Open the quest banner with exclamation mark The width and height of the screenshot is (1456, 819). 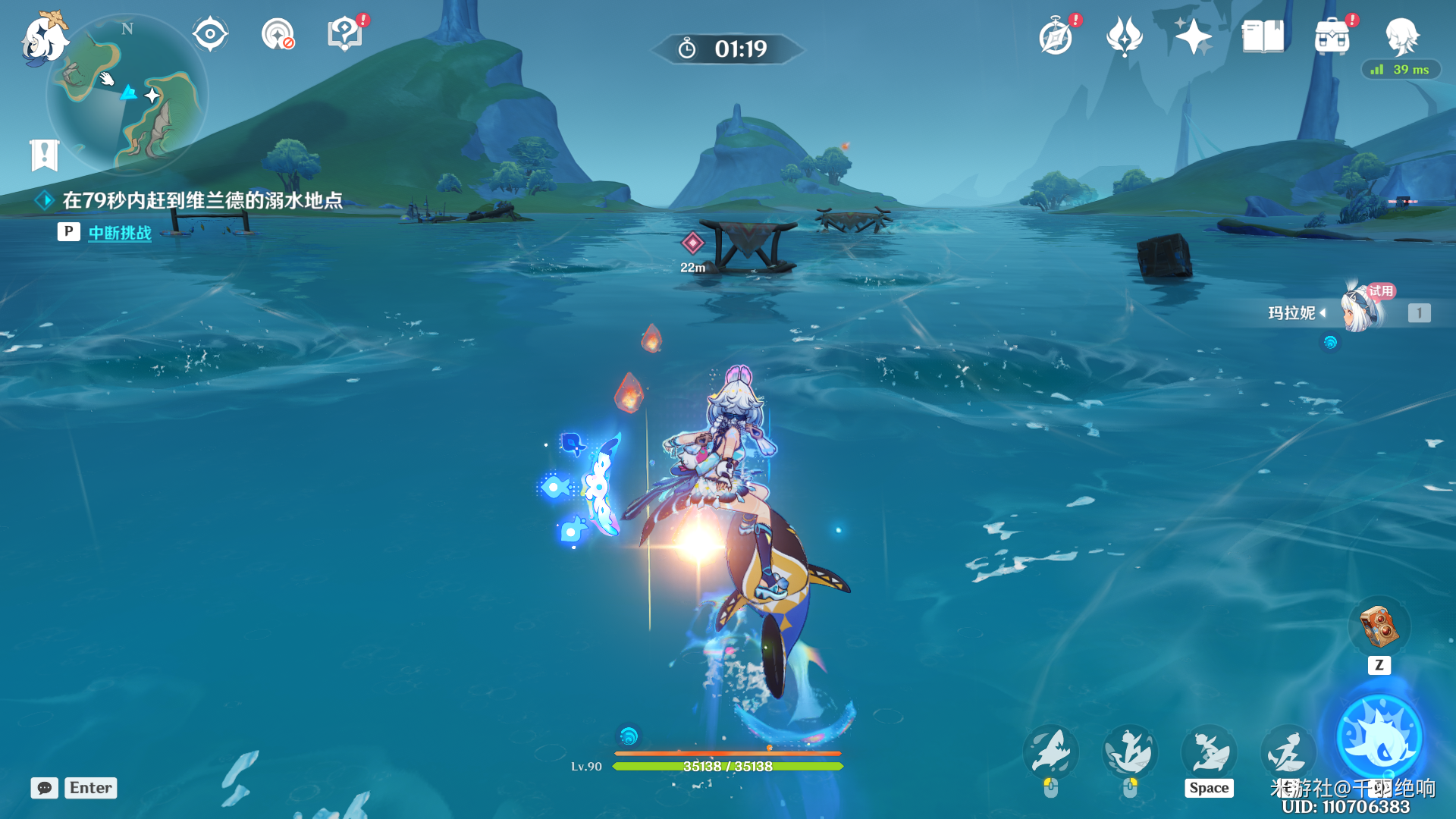(x=44, y=155)
